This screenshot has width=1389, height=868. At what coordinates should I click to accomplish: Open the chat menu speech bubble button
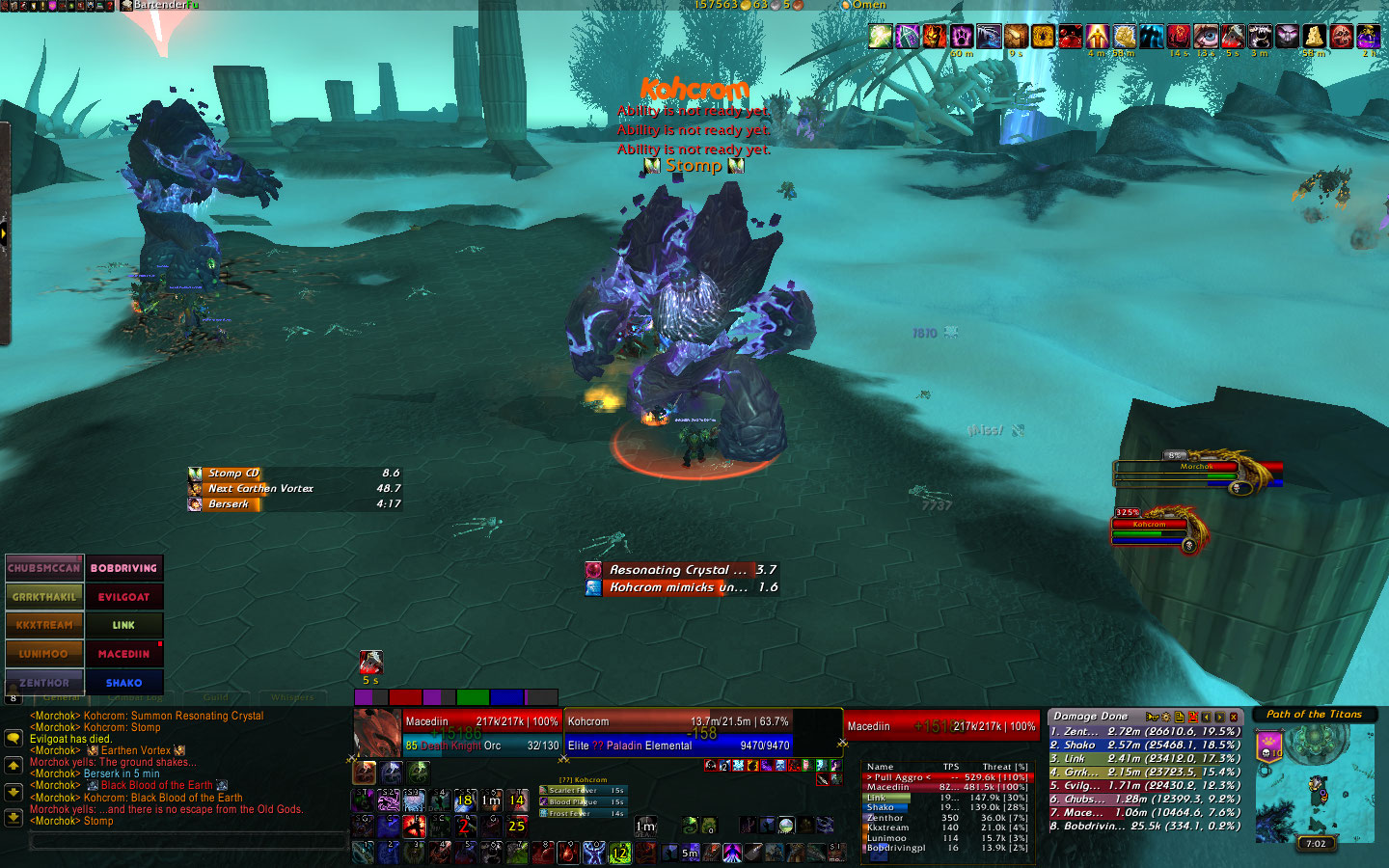(14, 738)
